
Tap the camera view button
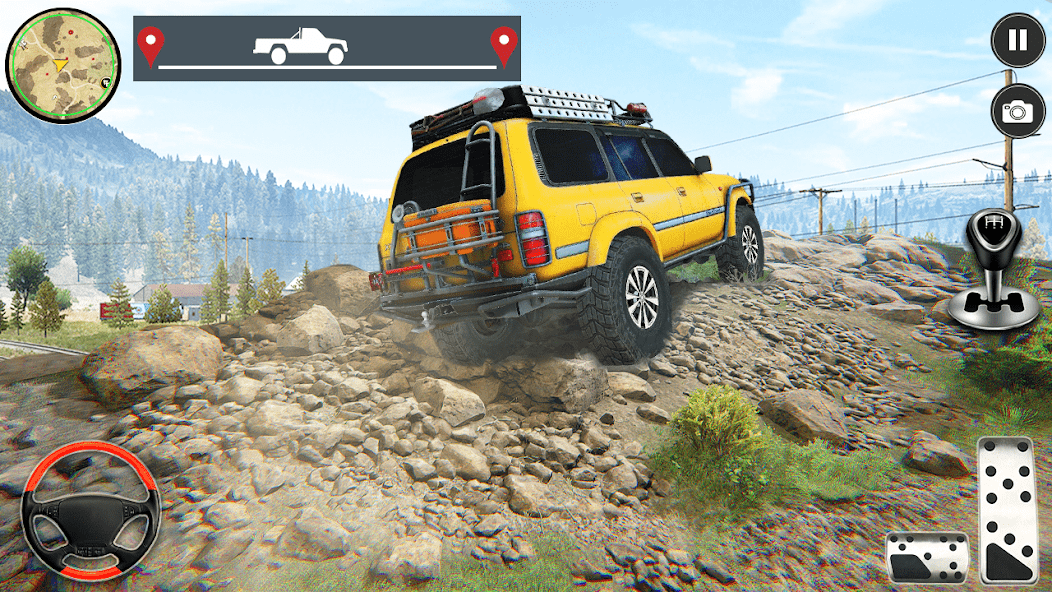pyautogui.click(x=1017, y=111)
